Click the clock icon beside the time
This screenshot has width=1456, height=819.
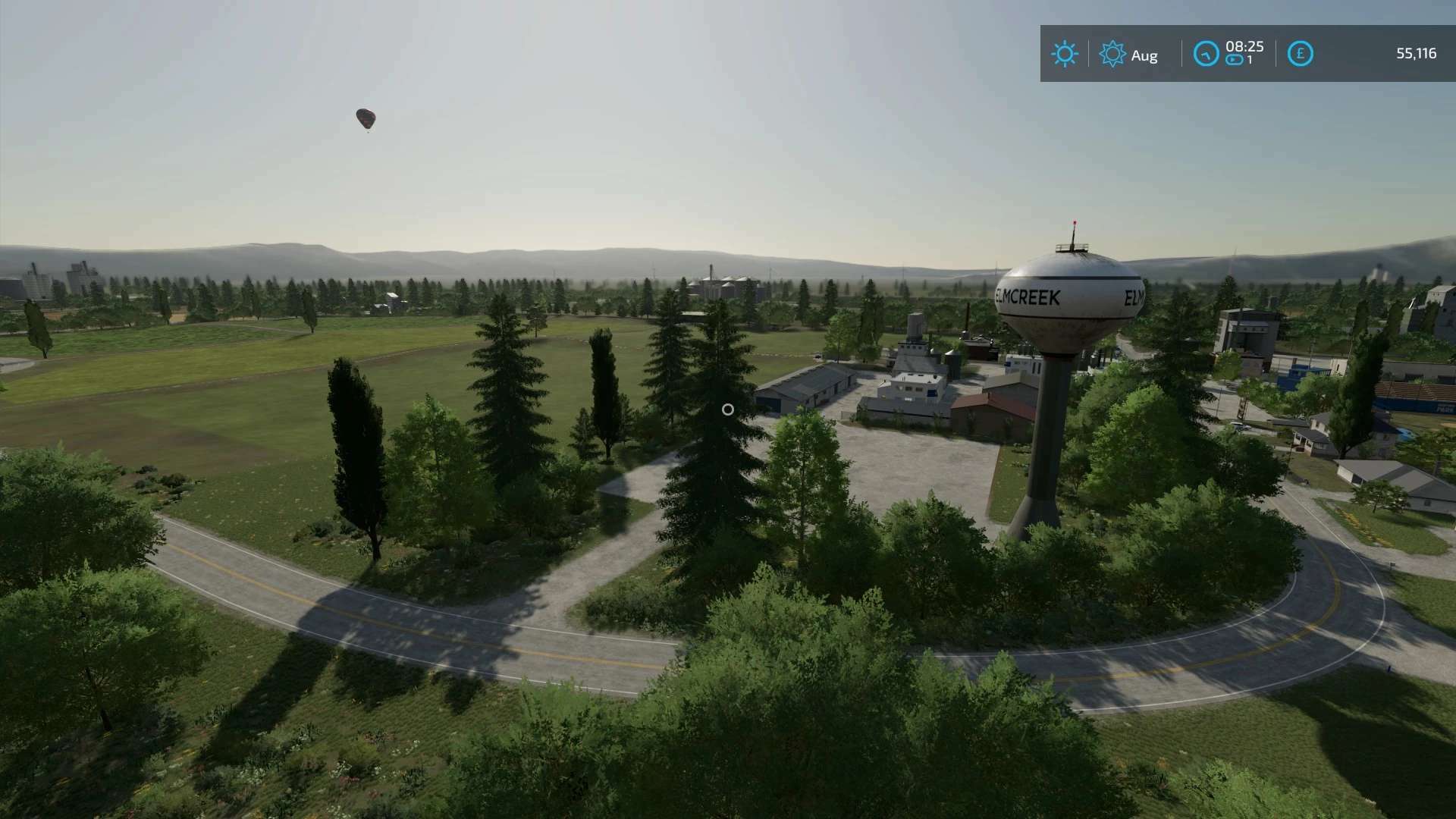(x=1206, y=54)
